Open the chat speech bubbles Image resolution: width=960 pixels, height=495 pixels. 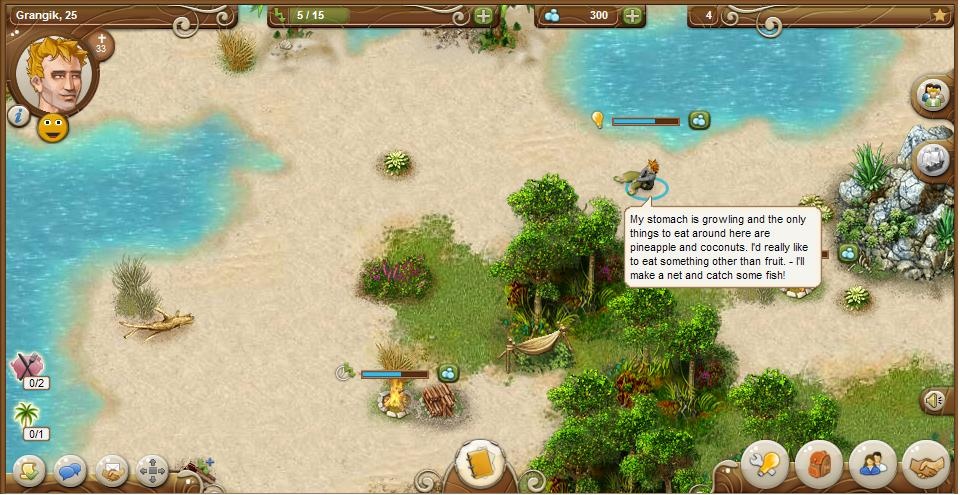coord(69,469)
